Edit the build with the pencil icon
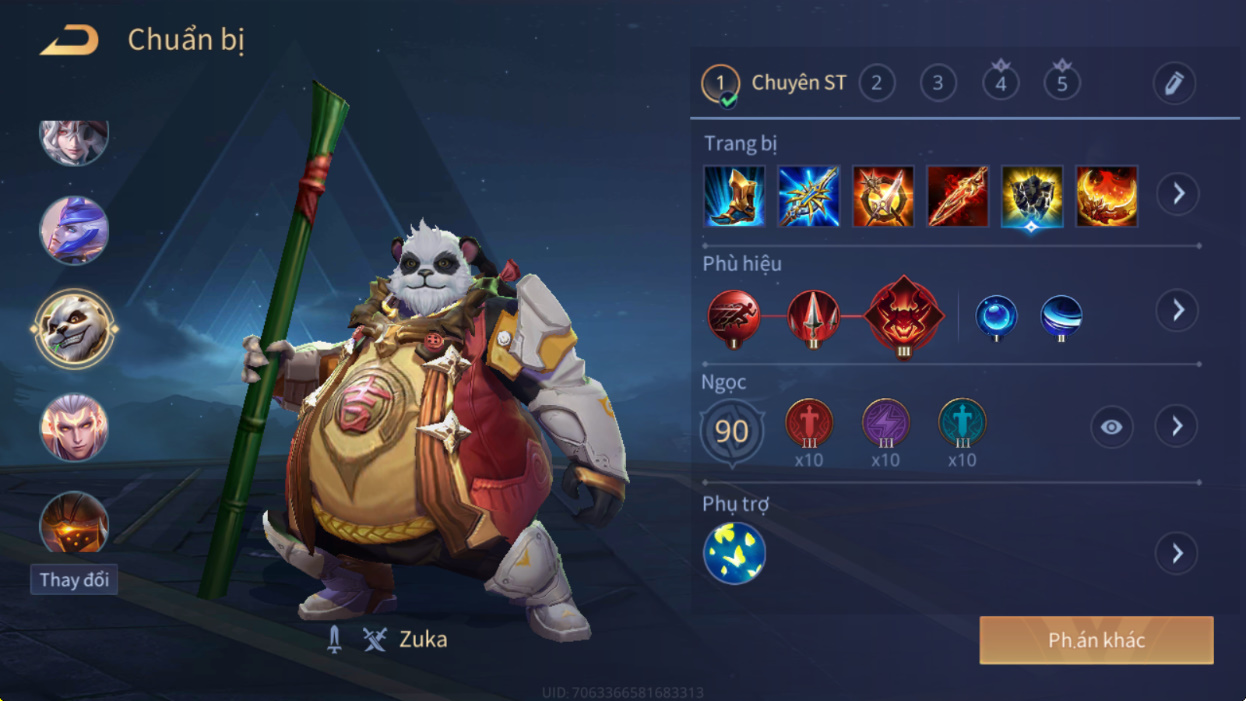The image size is (1246, 701). (1174, 83)
